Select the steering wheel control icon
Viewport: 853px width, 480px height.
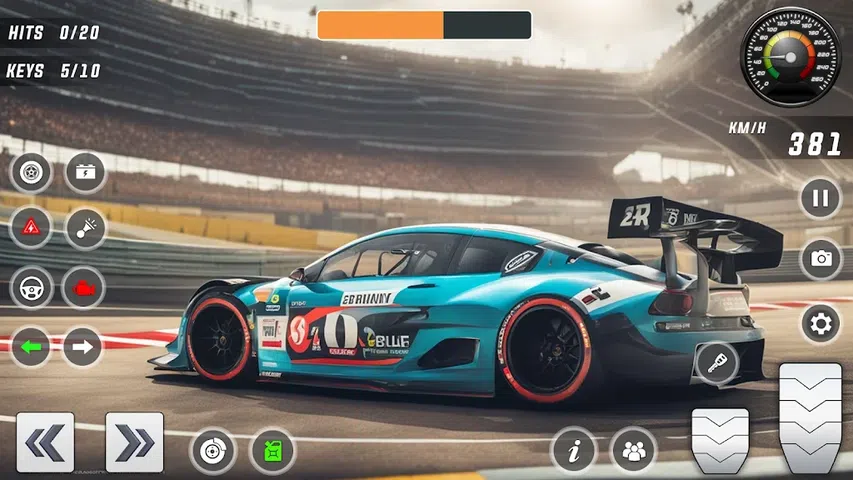(x=31, y=288)
